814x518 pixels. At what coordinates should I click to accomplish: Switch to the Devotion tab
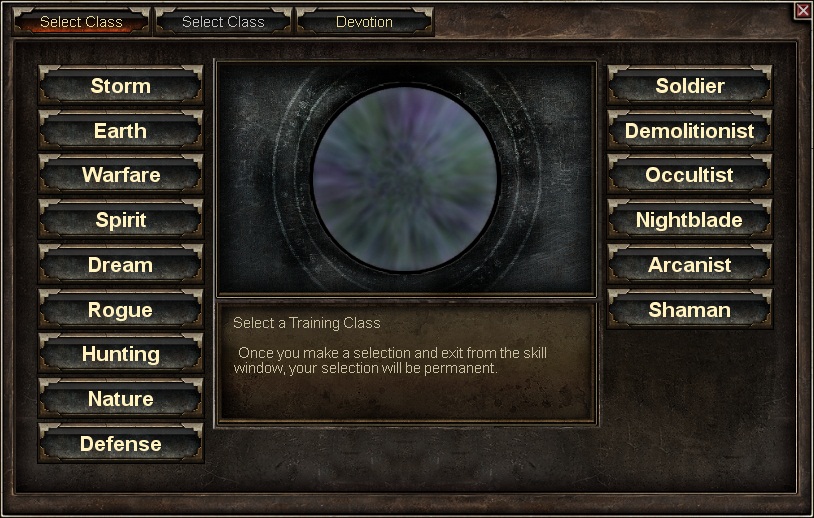(364, 22)
